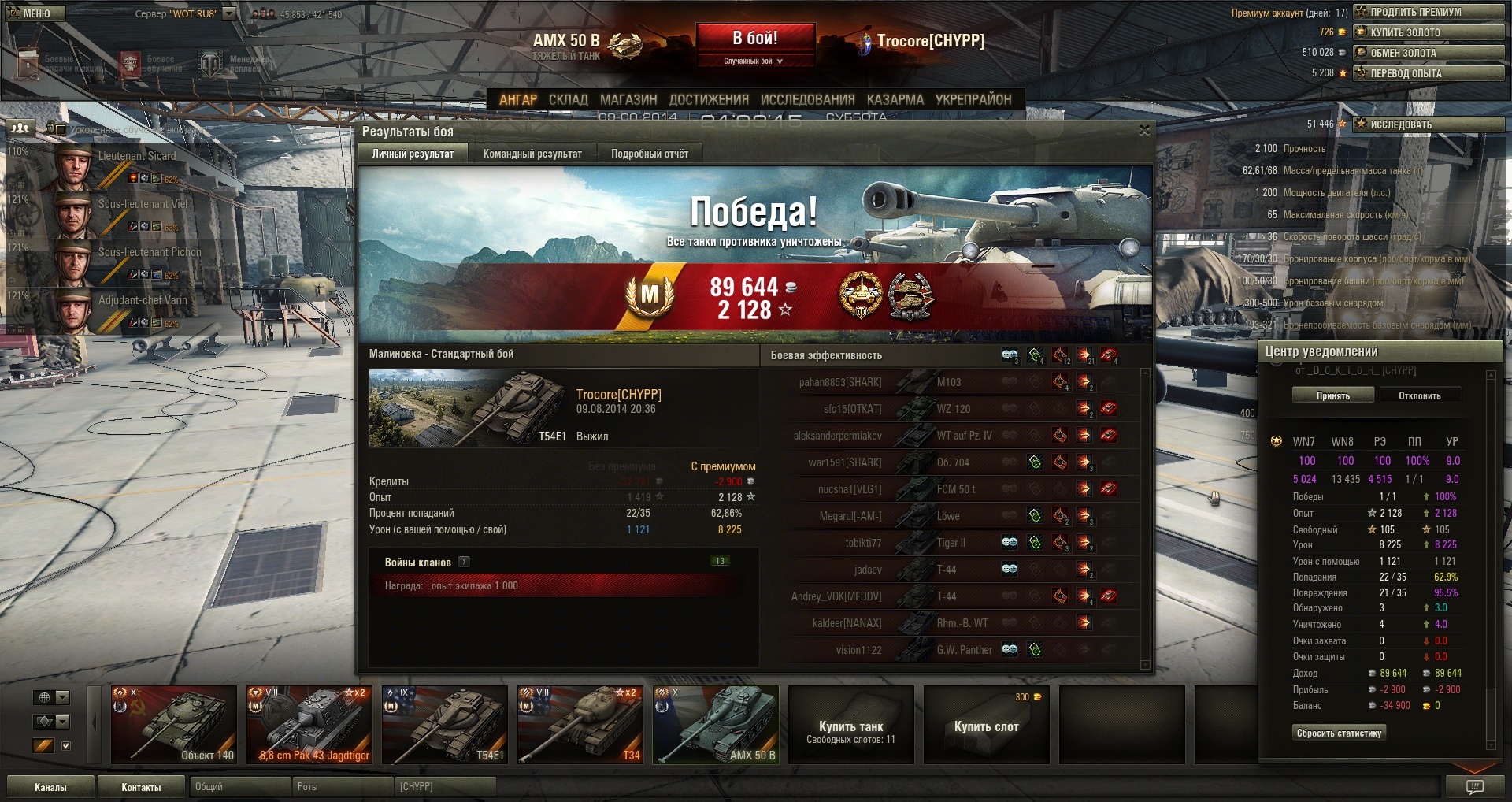
Task: Open the Контакты contacts panel
Action: (x=141, y=787)
